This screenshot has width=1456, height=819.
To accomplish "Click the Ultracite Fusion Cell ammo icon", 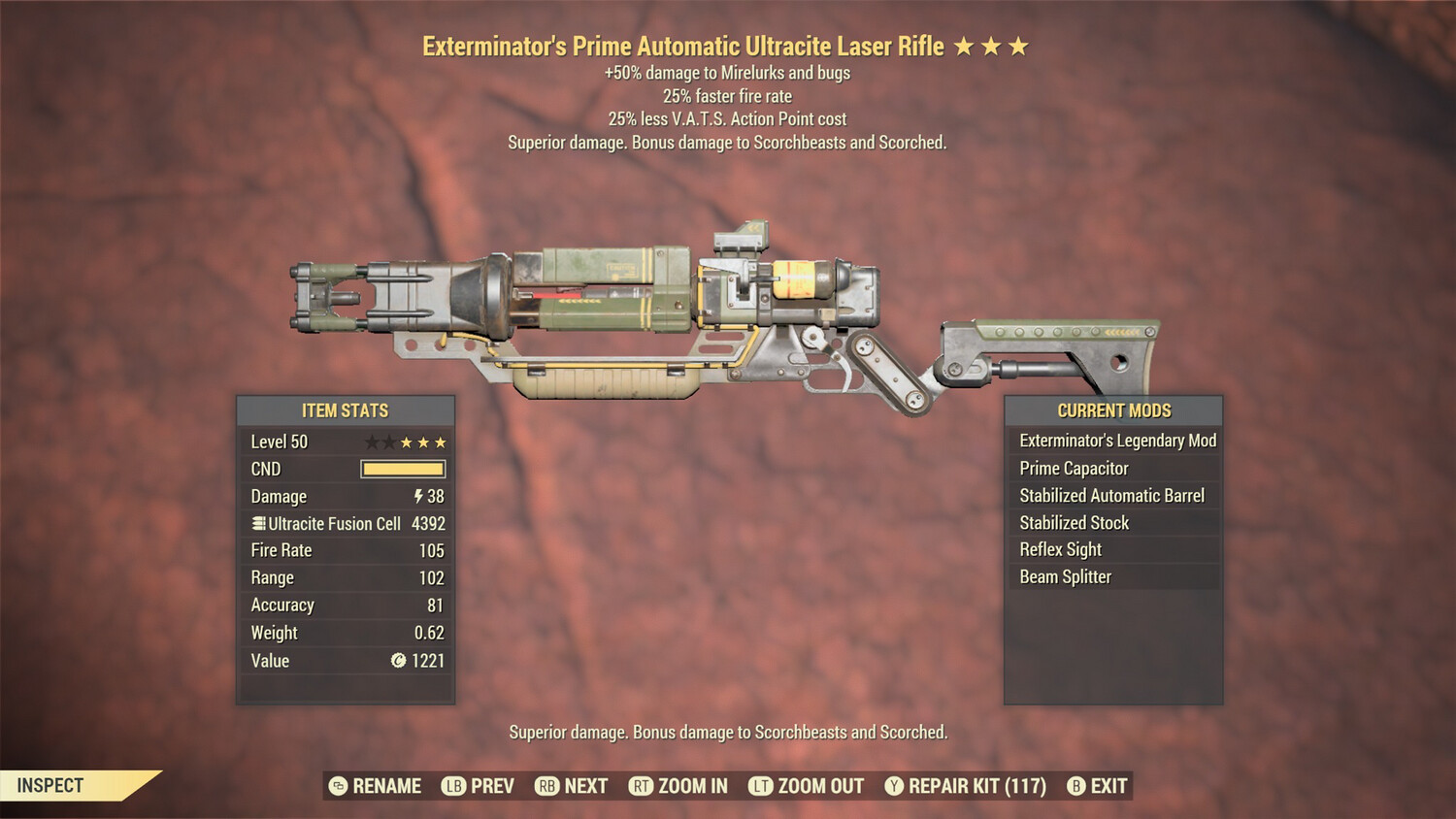I will (x=259, y=523).
